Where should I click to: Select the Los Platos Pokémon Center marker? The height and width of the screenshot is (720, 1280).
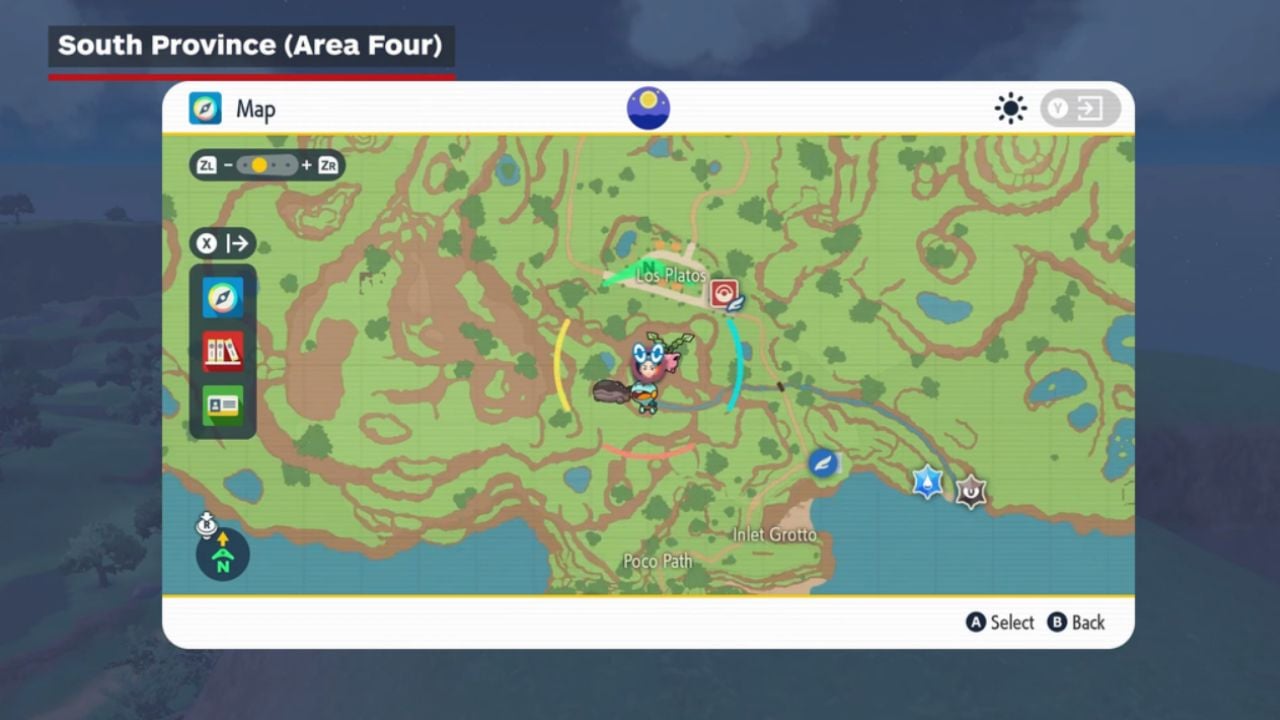pos(723,292)
